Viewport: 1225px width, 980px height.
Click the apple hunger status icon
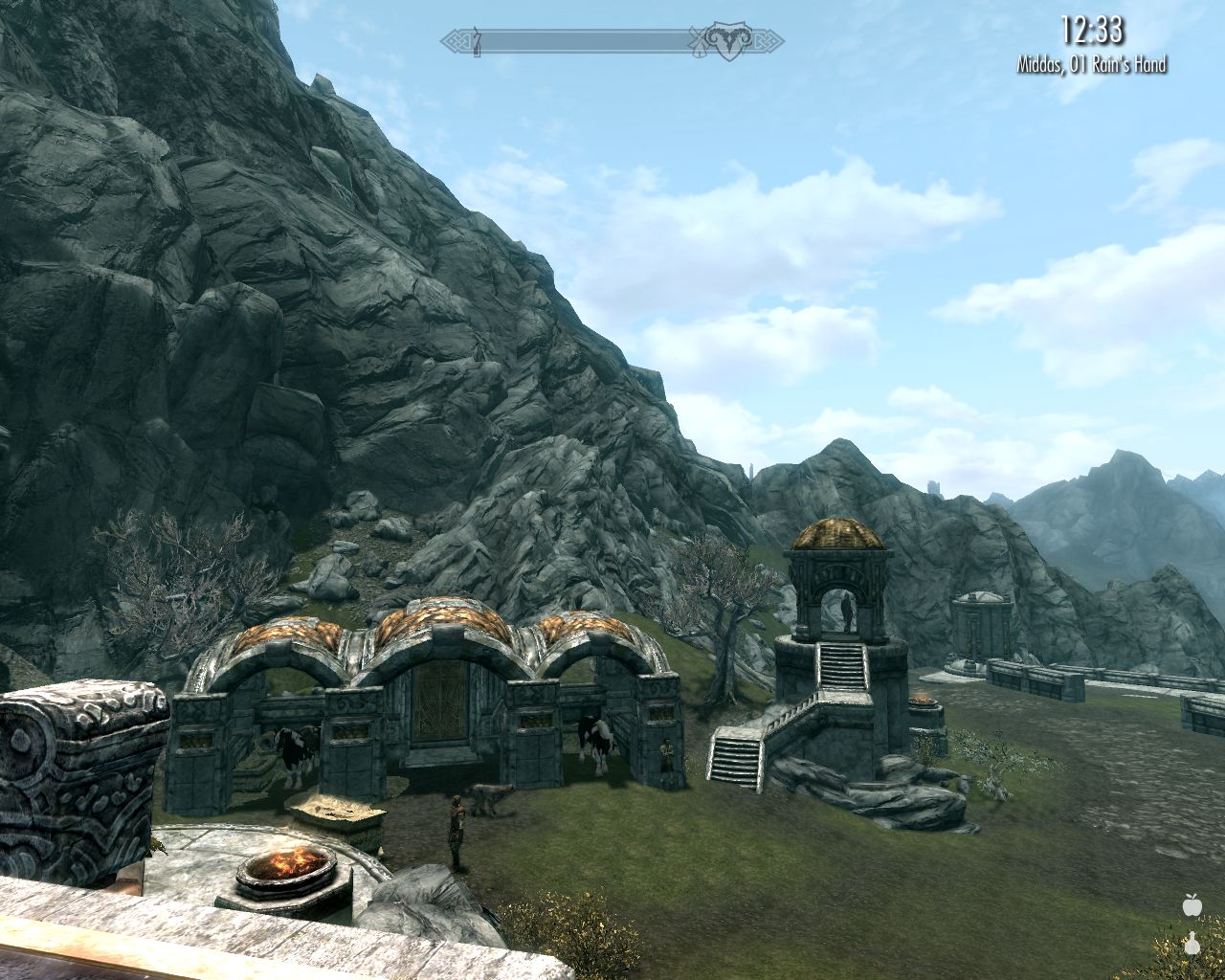coord(1192,902)
